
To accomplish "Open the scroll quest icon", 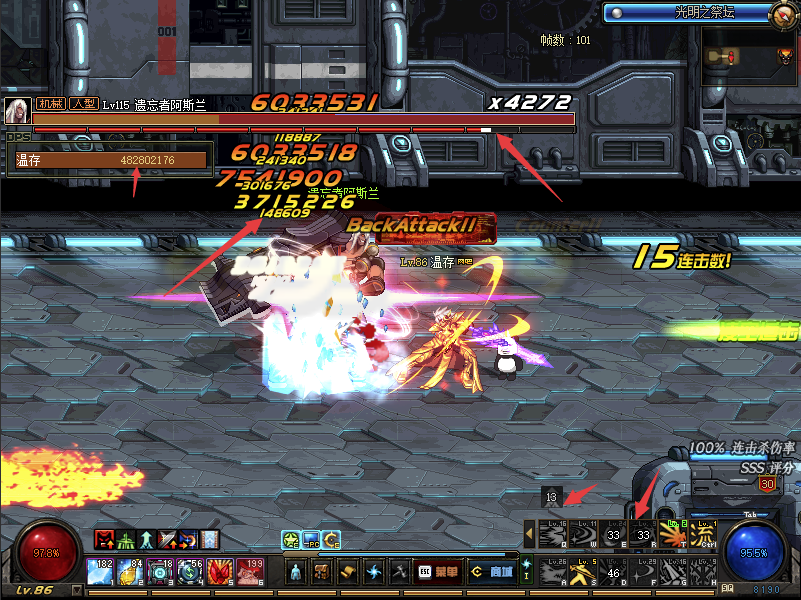I will click(348, 572).
